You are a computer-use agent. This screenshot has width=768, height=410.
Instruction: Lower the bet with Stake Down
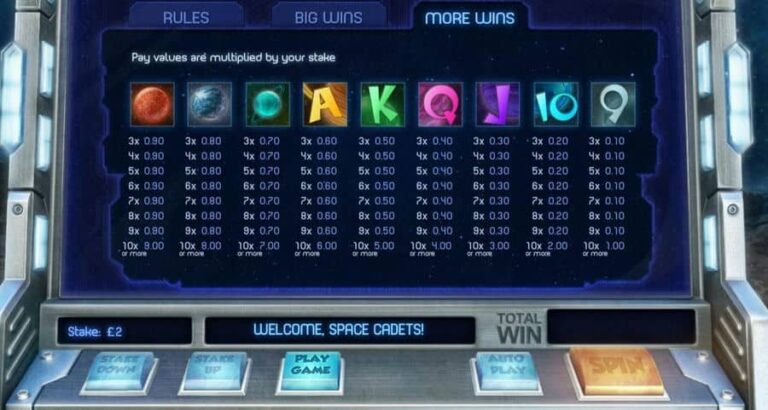[118, 368]
